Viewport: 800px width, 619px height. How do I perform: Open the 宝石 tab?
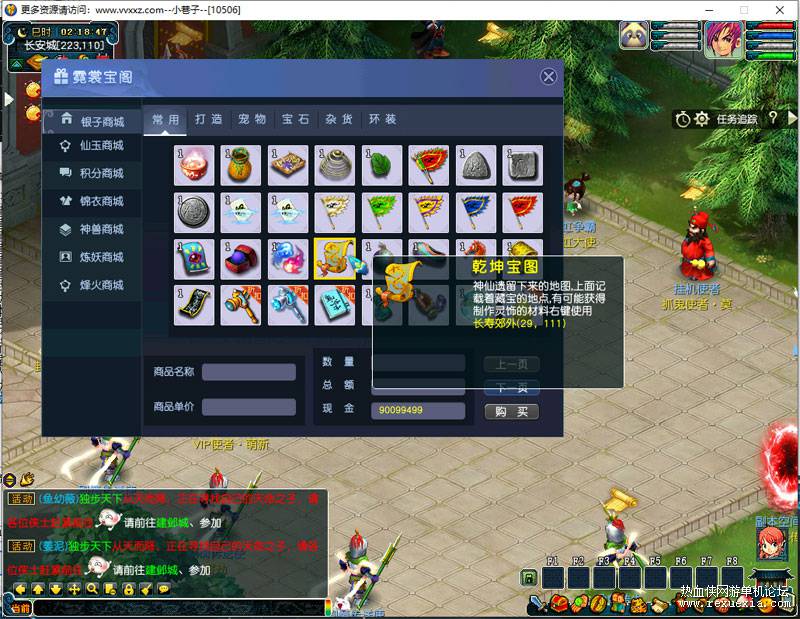coord(295,119)
